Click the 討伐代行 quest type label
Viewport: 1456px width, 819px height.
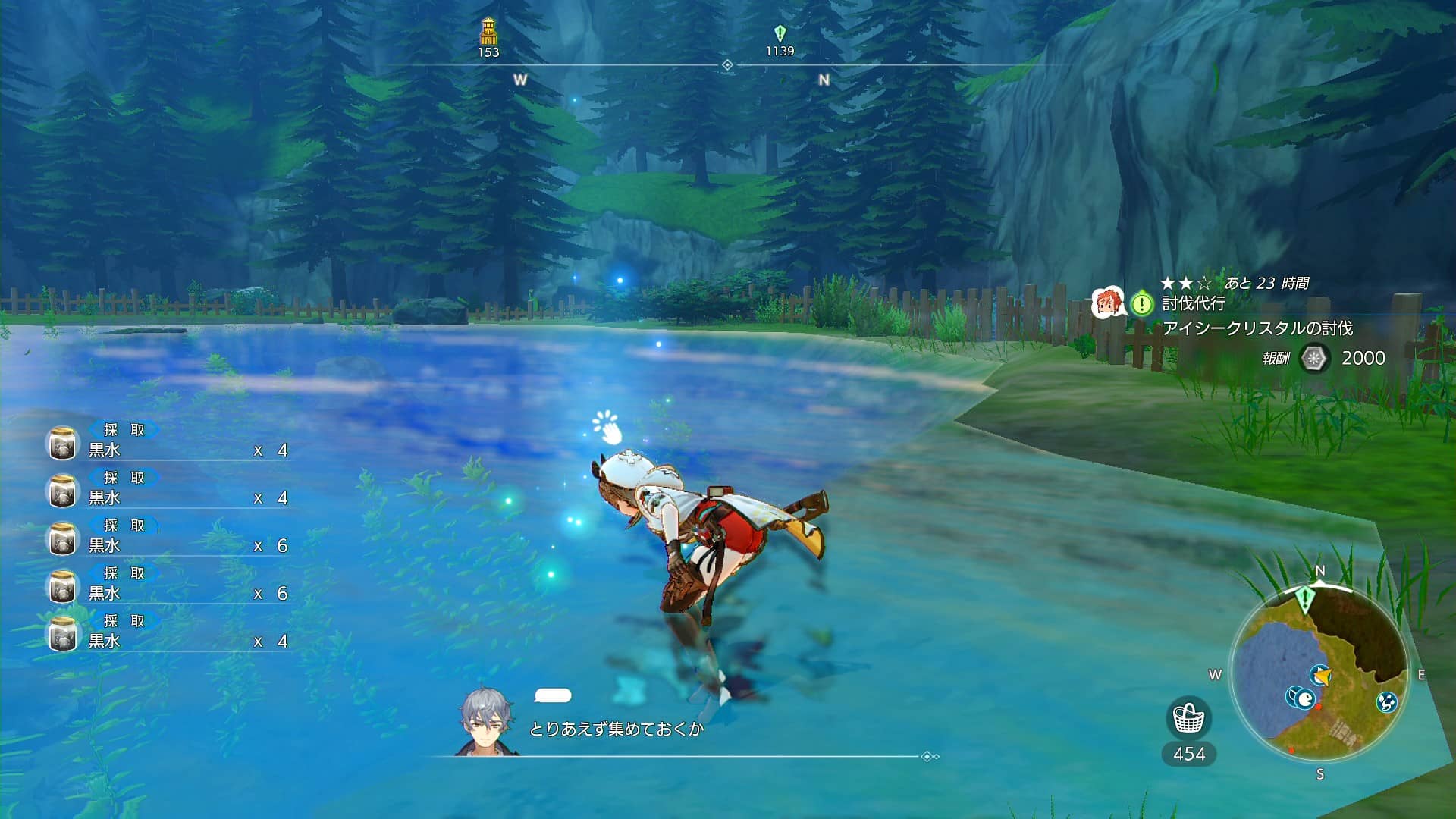point(1193,303)
